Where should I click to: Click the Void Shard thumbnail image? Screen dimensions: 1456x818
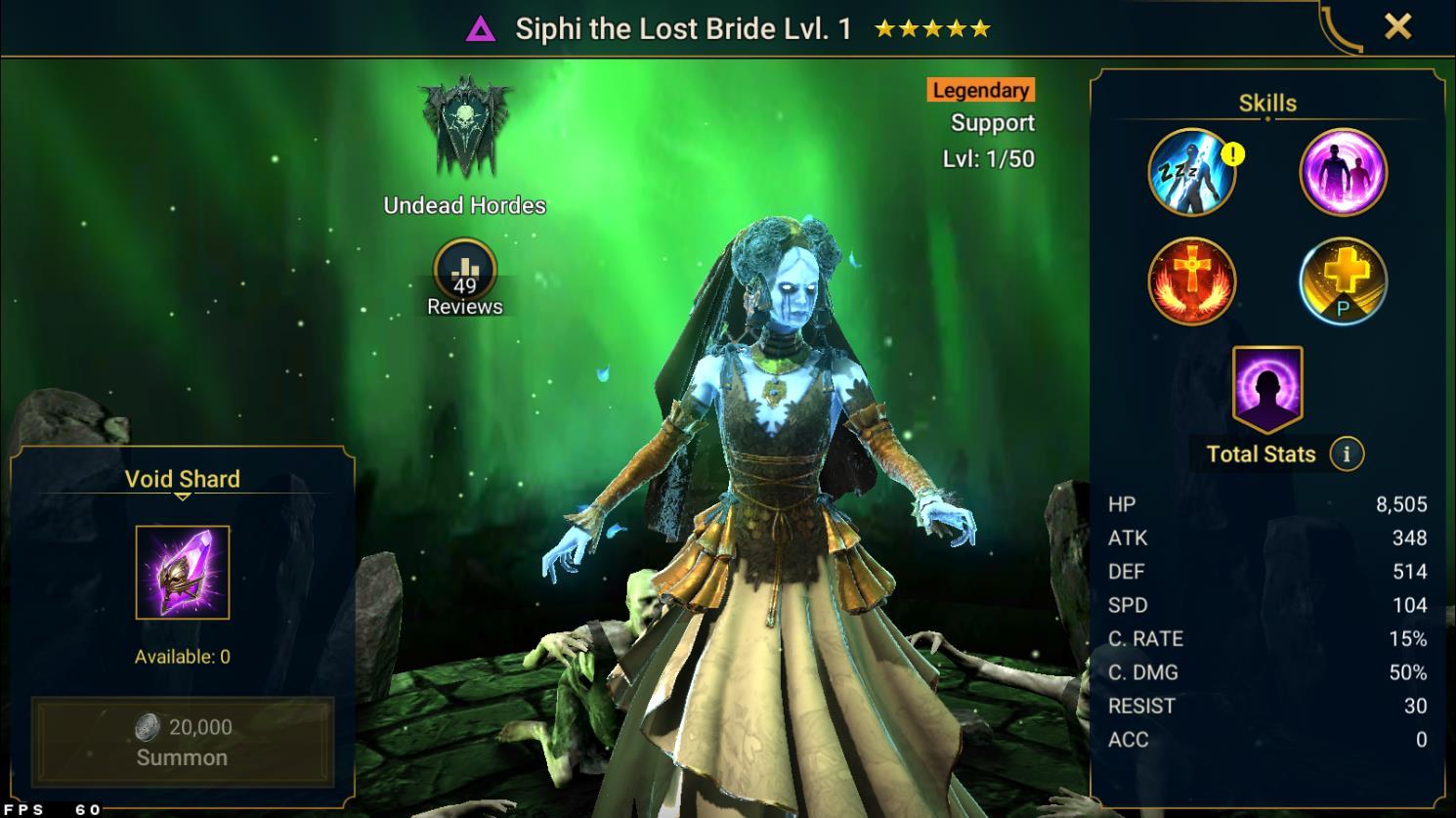[x=180, y=574]
